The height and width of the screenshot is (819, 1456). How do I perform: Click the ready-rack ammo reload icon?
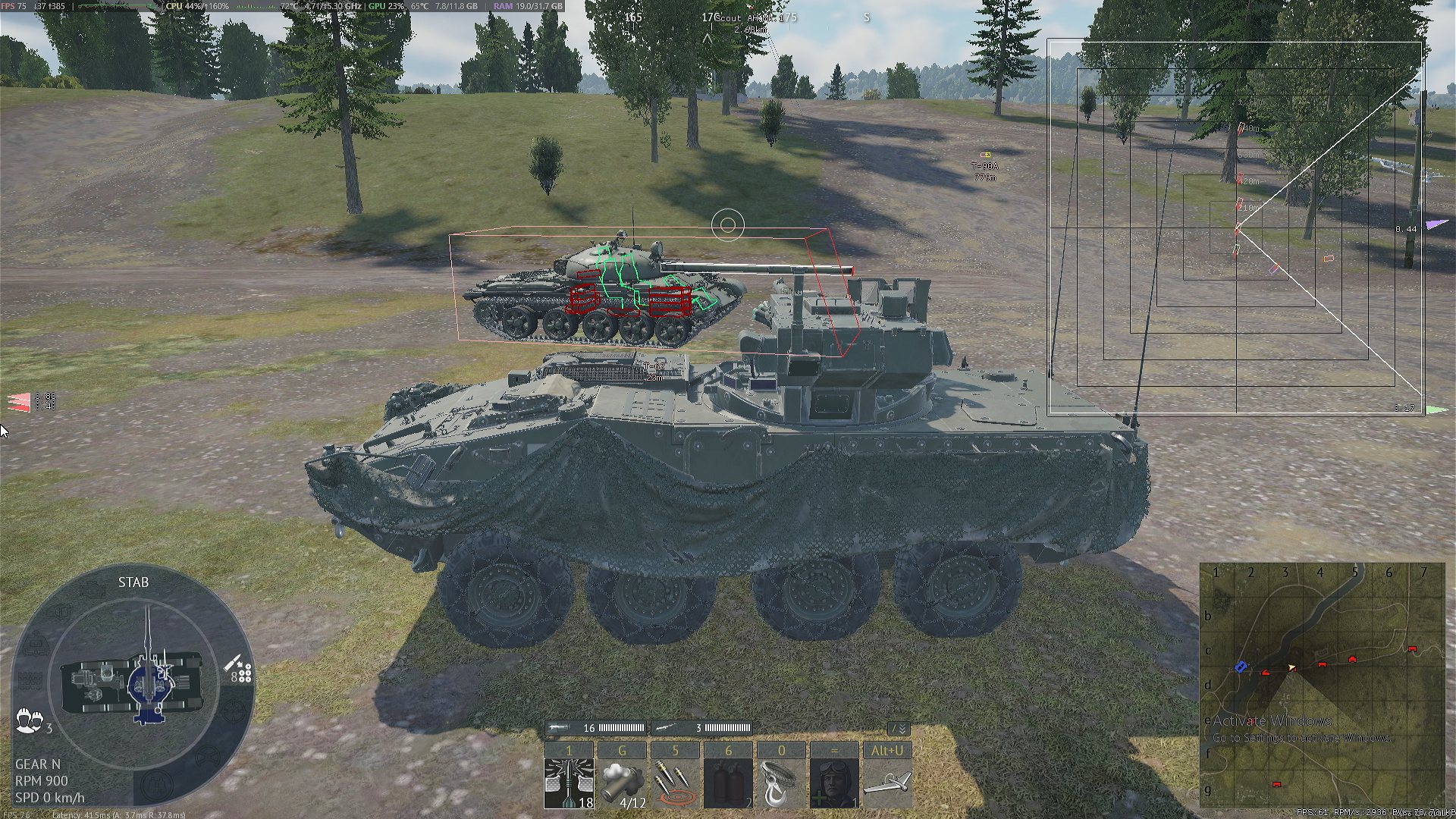[x=240, y=670]
